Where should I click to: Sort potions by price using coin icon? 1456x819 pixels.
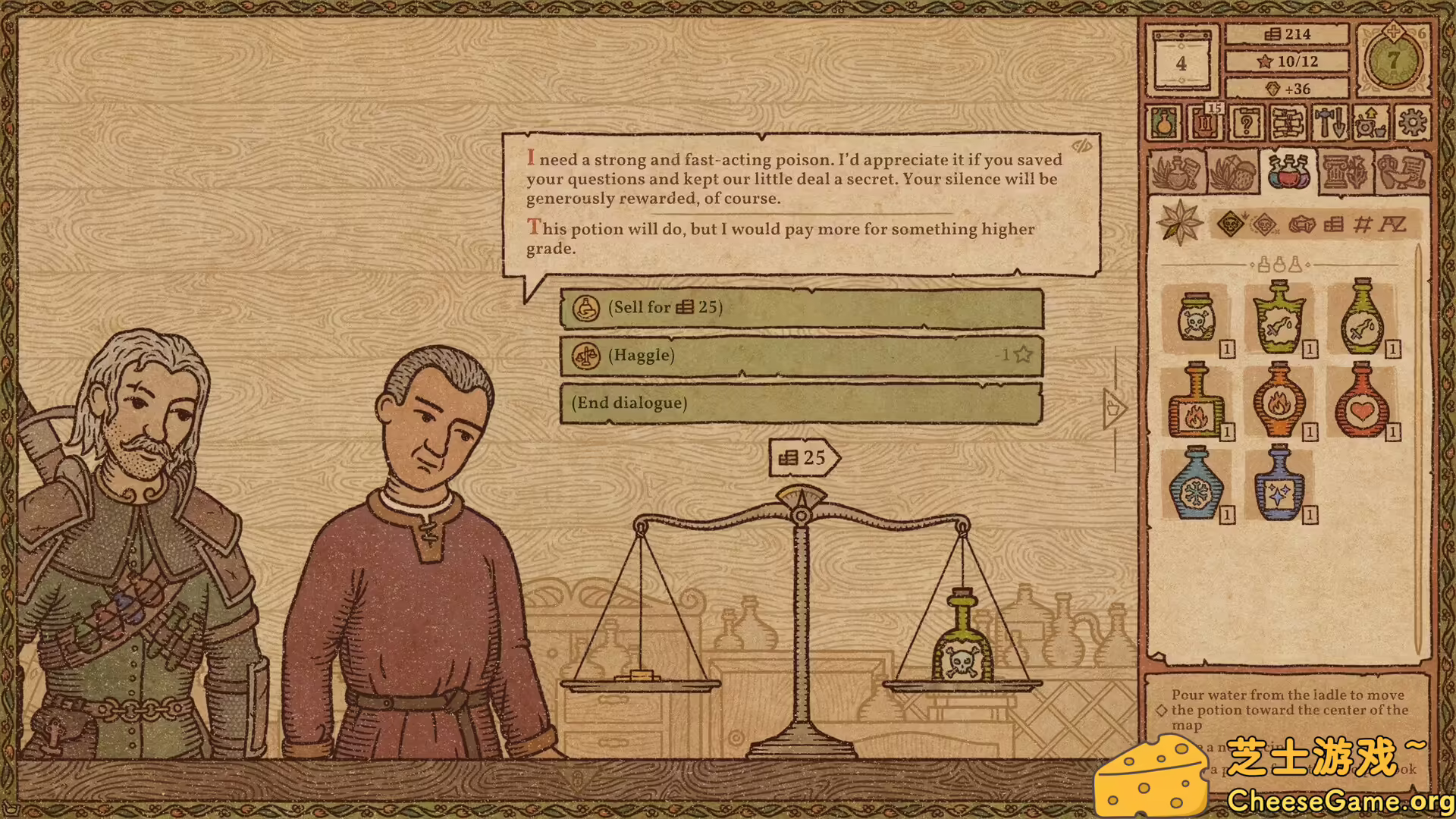[1333, 224]
